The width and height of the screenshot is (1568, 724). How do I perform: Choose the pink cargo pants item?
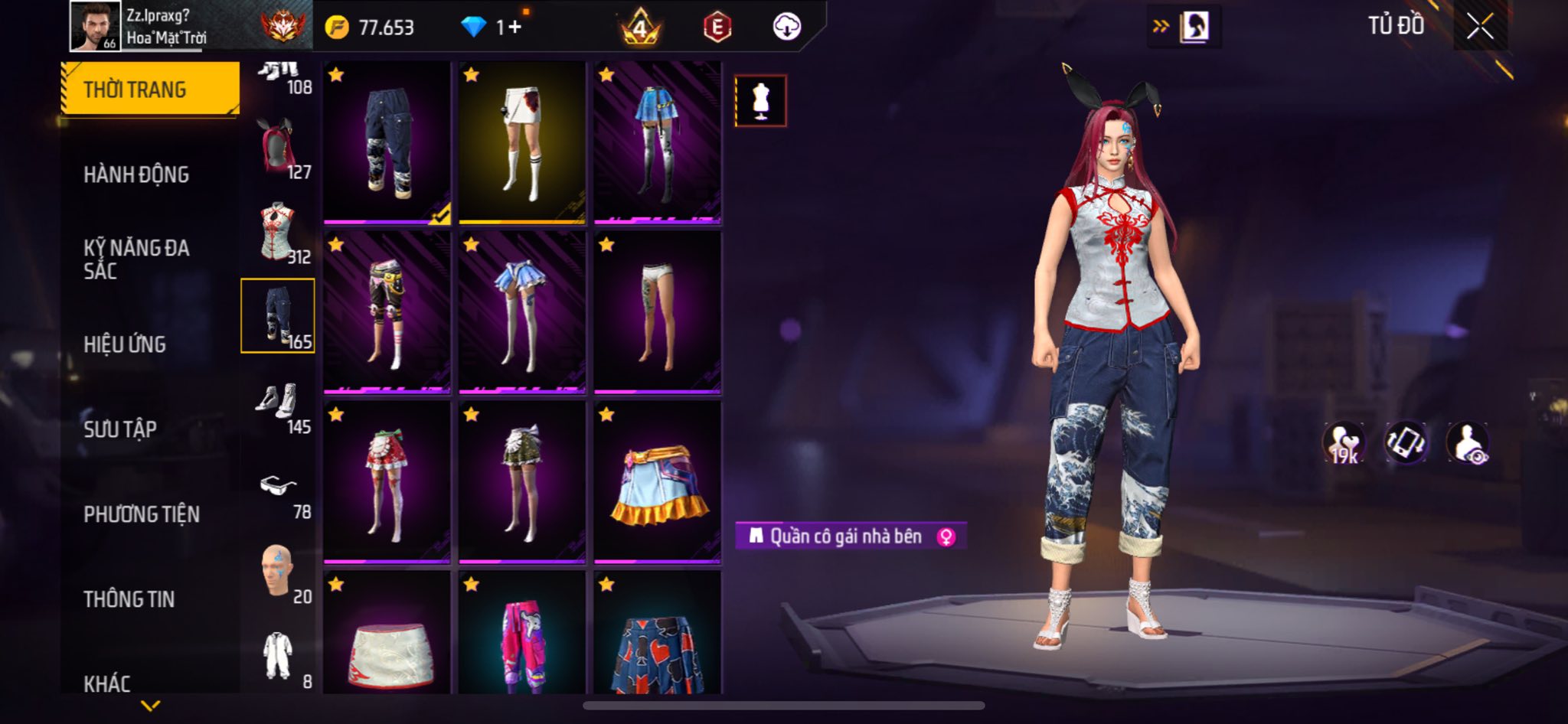click(522, 634)
